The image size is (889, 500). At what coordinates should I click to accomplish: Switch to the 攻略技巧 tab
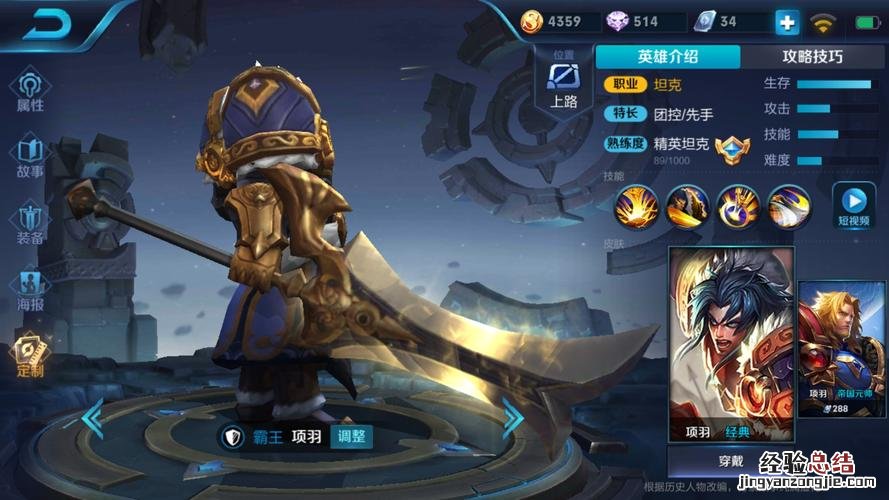(812, 57)
